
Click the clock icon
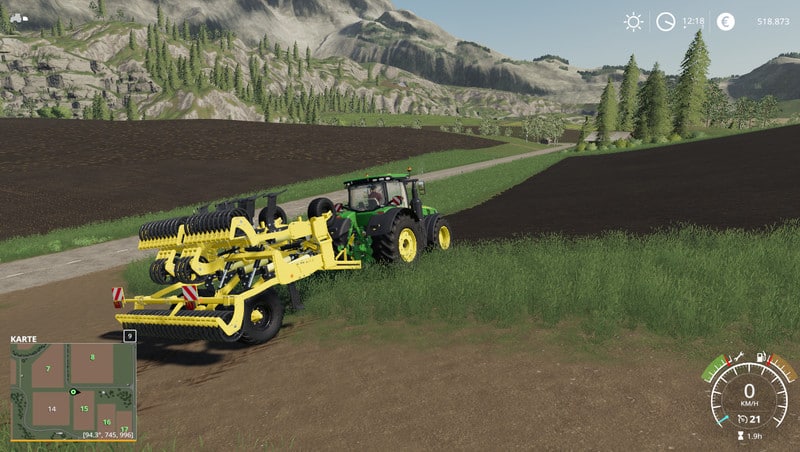[x=665, y=21]
